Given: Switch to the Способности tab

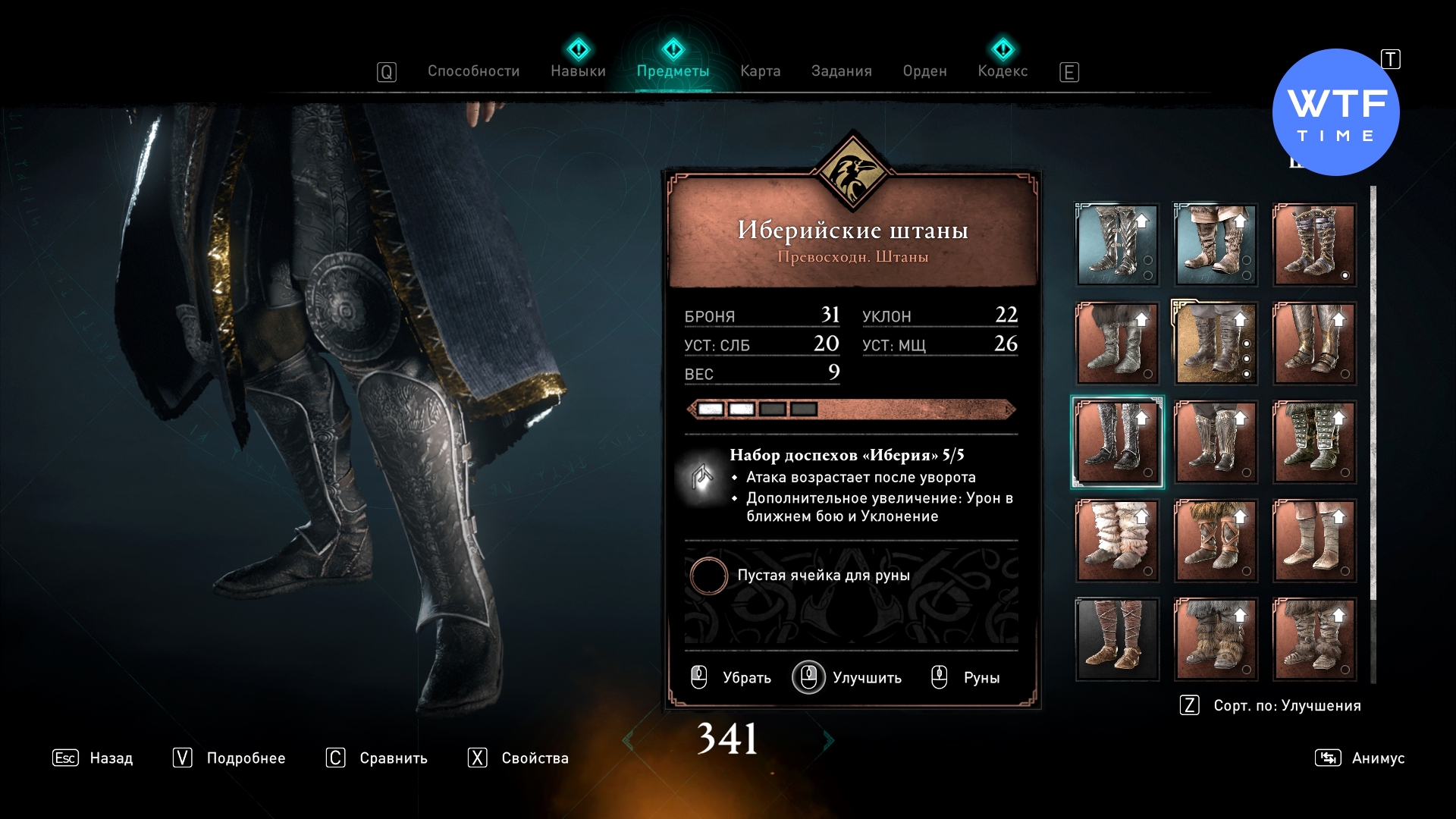Looking at the screenshot, I should coord(473,71).
